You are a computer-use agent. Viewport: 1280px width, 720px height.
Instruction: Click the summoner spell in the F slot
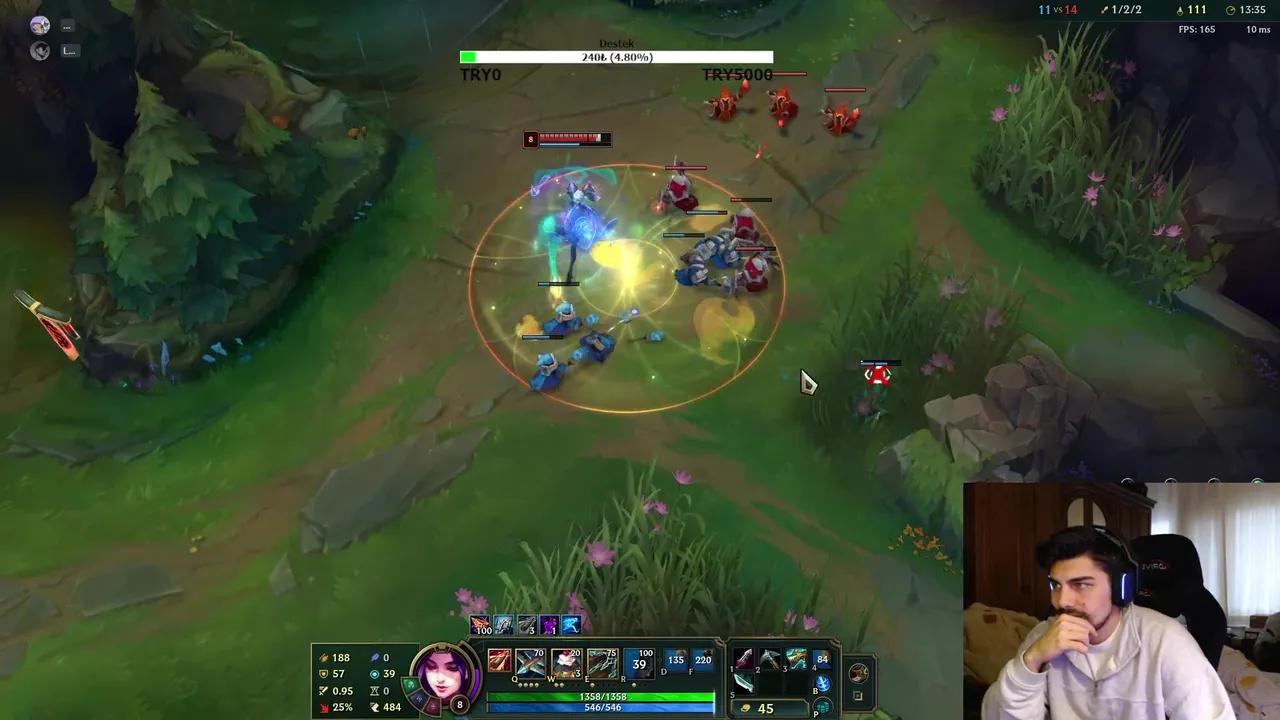[x=709, y=661]
